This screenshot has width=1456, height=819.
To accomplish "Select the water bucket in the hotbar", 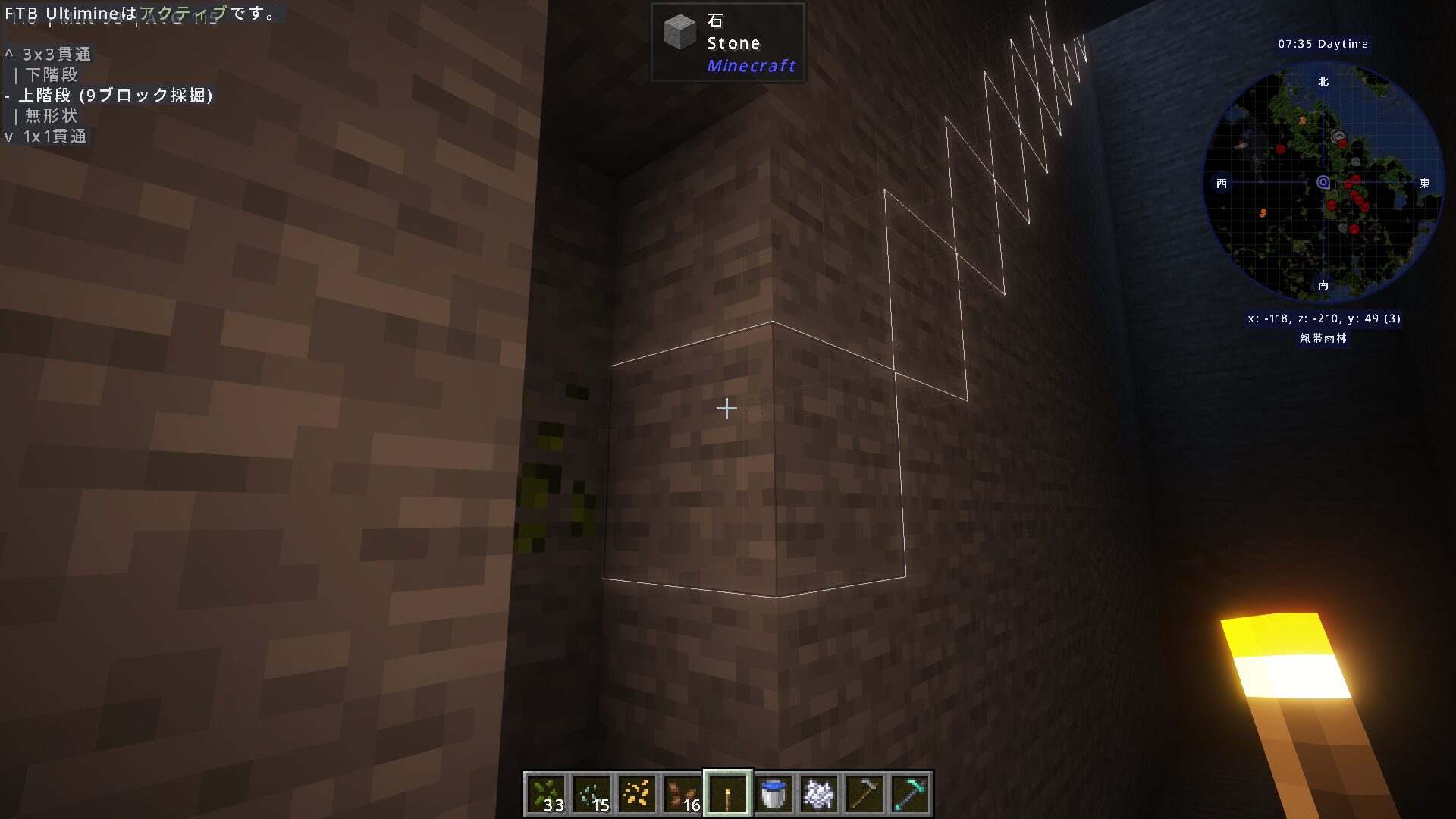I will [773, 792].
